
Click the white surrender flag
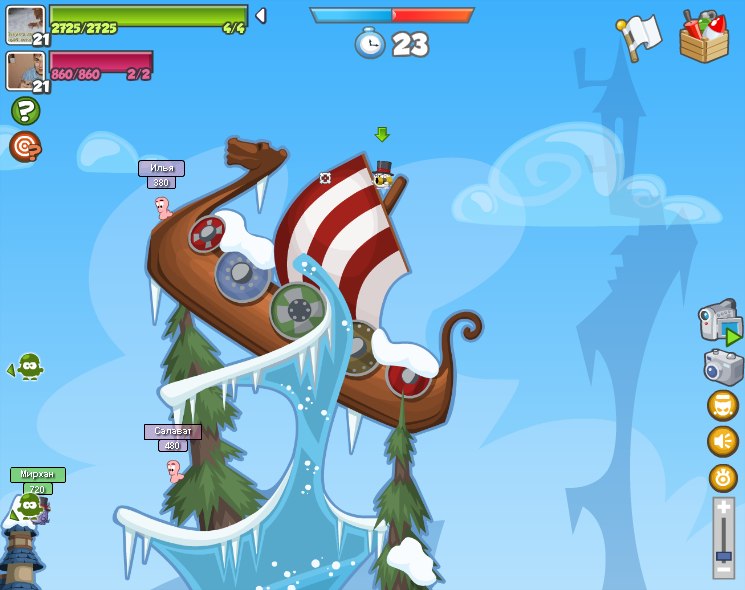(638, 36)
